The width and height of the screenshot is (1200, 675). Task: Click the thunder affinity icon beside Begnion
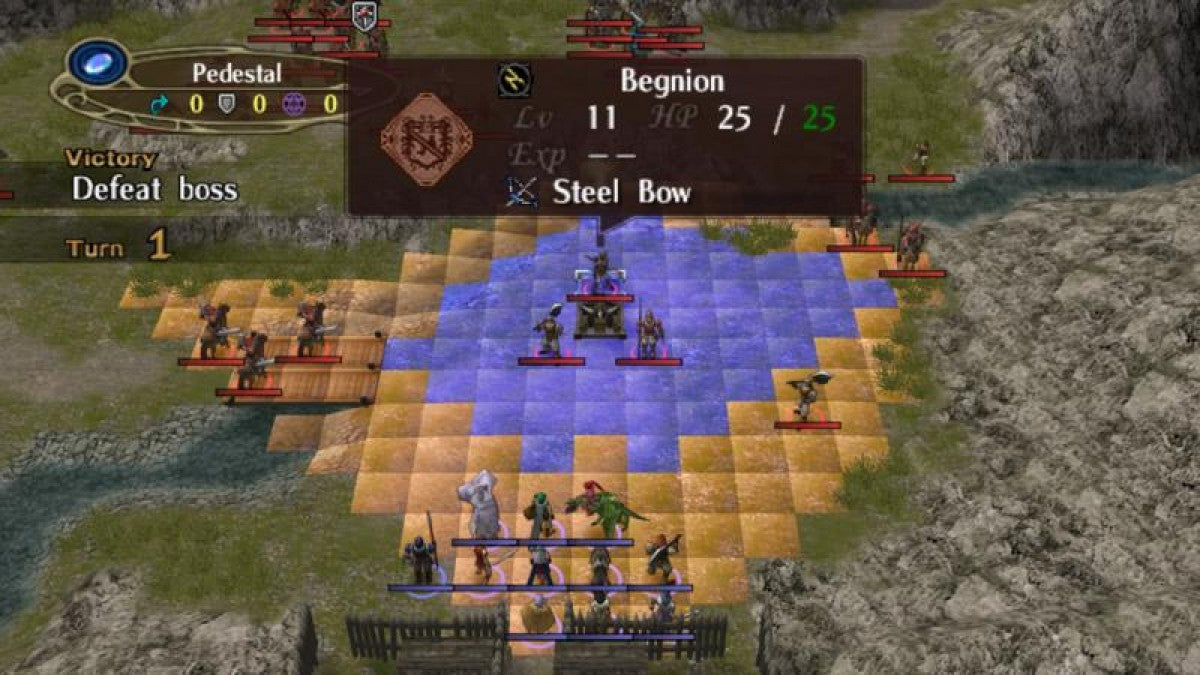515,80
